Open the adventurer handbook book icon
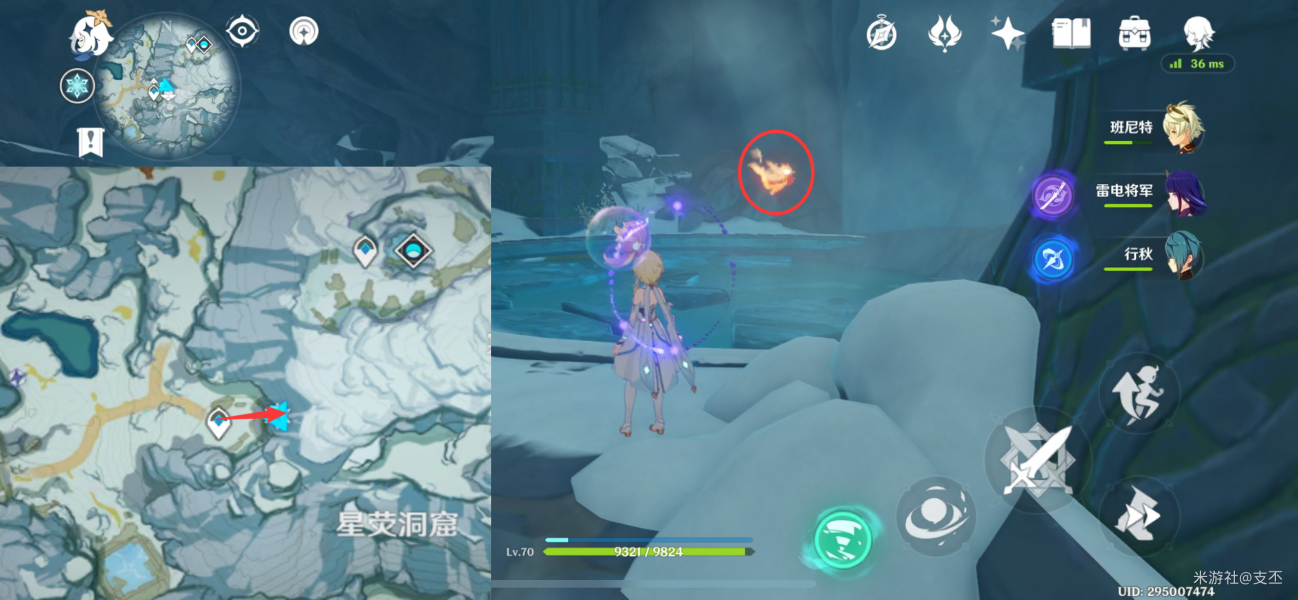Screen dimensions: 1298x600 tap(1070, 34)
